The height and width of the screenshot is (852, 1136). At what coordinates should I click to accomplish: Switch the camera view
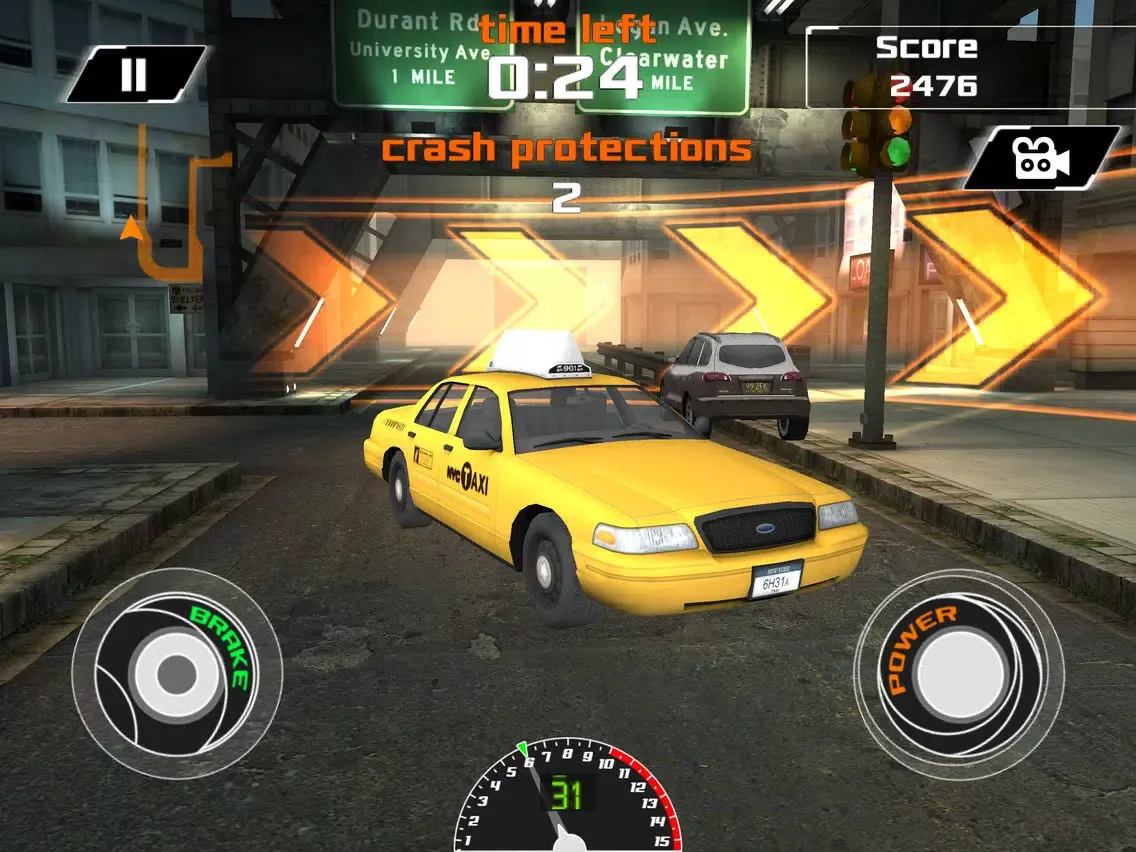(1040, 158)
